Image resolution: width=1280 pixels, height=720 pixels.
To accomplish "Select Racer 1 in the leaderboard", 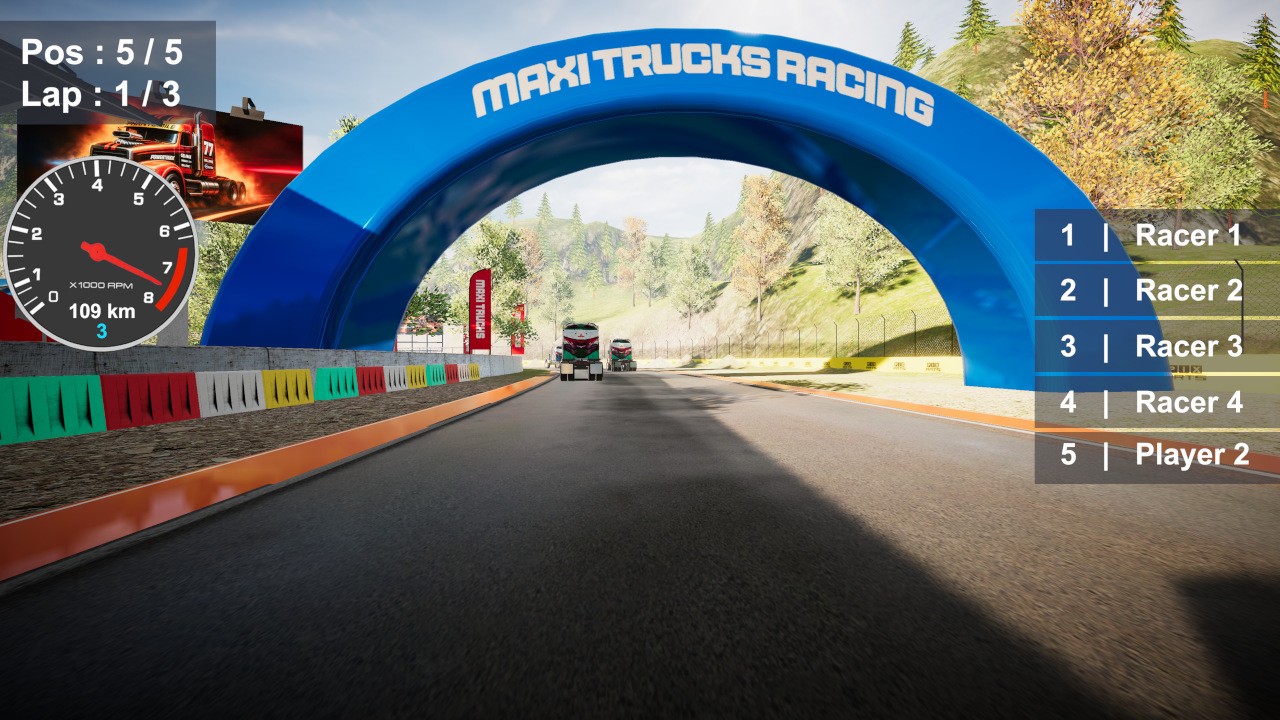I will [x=1188, y=236].
